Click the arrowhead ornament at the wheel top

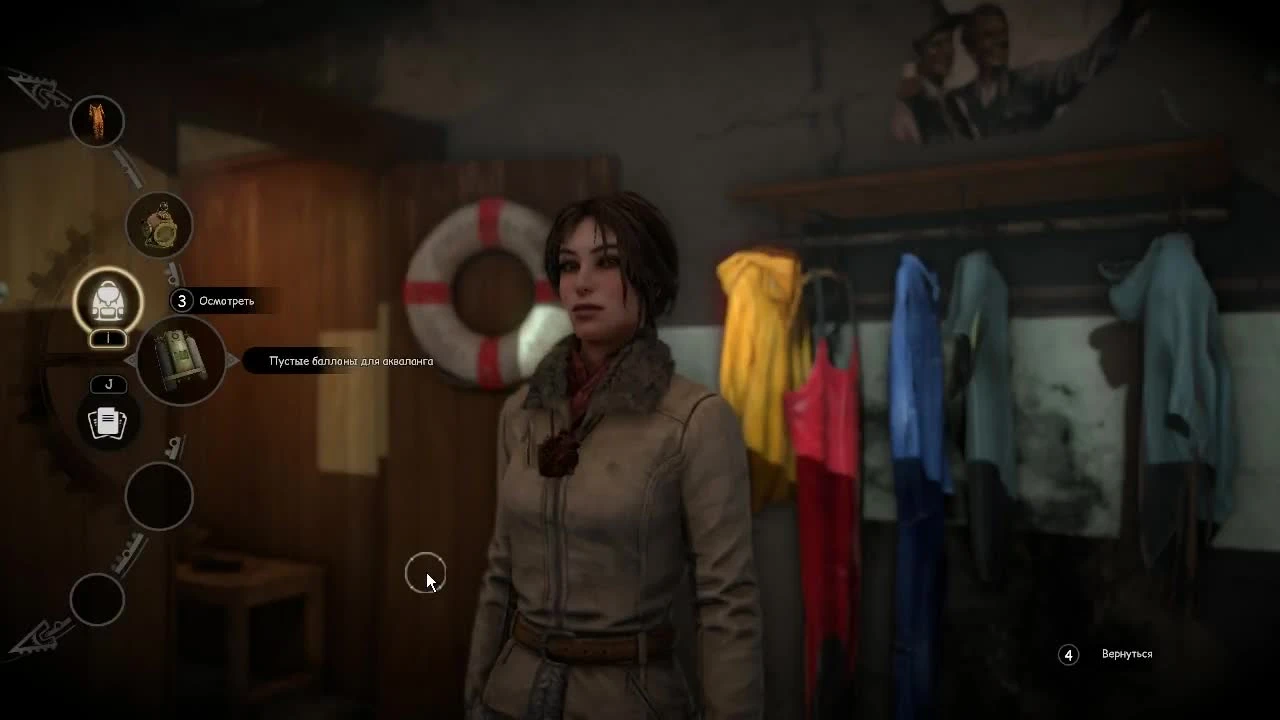pos(30,85)
